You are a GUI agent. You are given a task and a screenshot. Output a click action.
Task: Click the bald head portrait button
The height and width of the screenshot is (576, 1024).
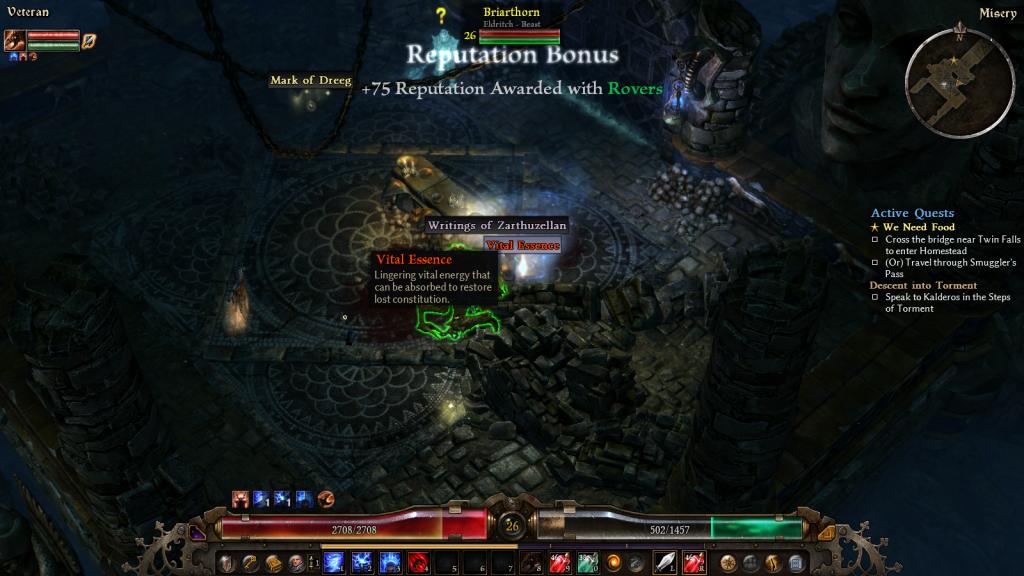click(295, 562)
